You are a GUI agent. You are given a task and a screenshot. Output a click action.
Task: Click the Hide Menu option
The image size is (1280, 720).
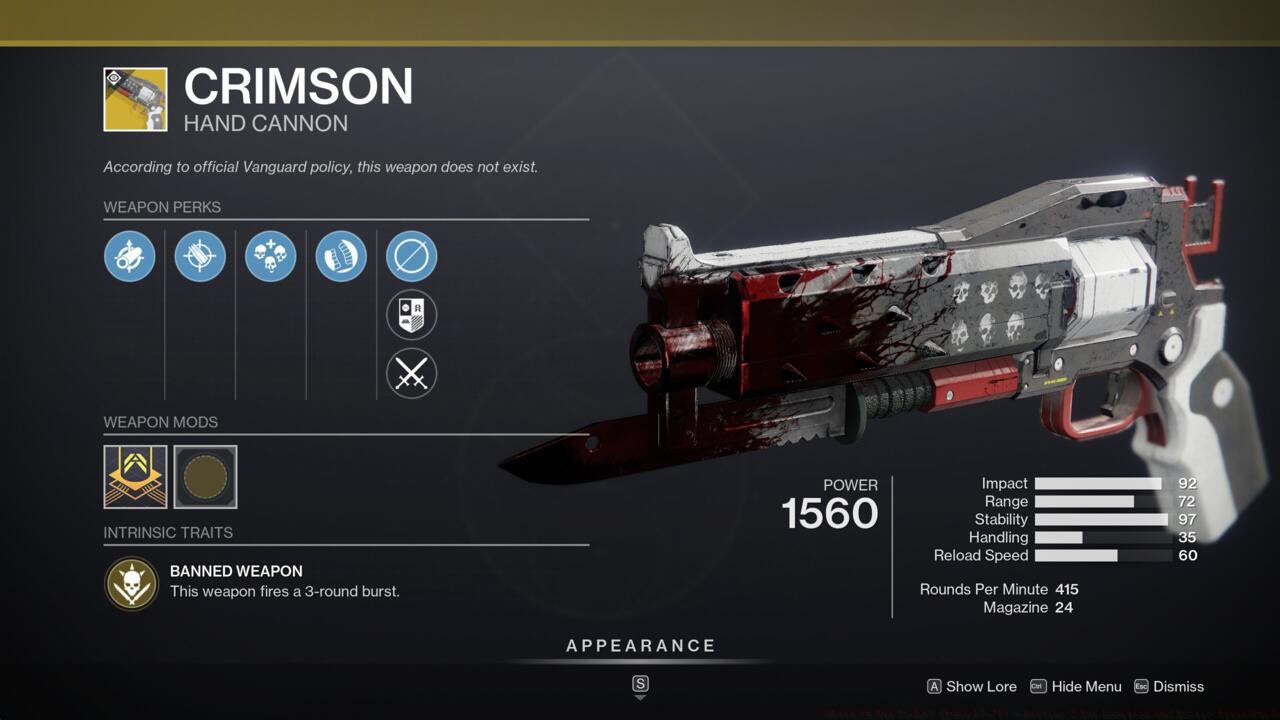[1085, 687]
